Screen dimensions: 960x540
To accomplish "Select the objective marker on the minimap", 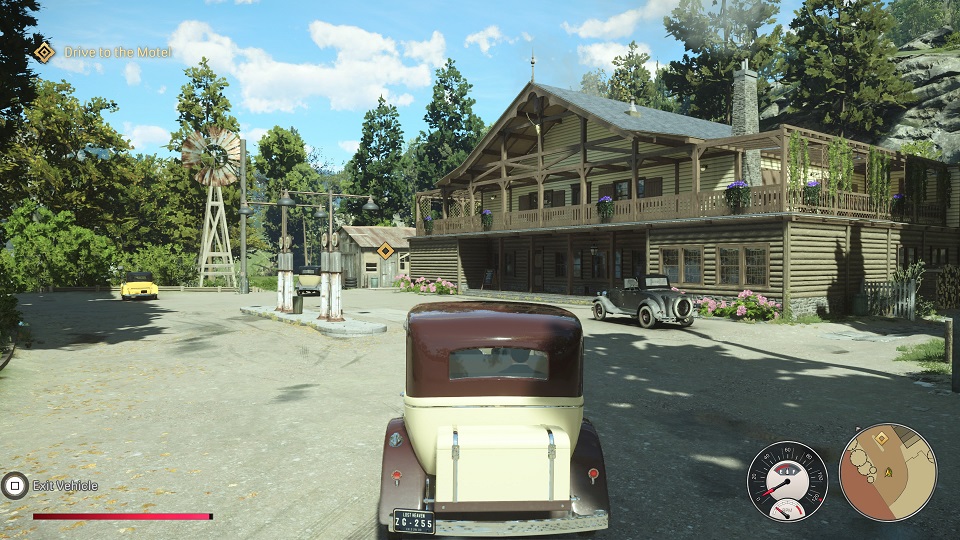I will [881, 438].
